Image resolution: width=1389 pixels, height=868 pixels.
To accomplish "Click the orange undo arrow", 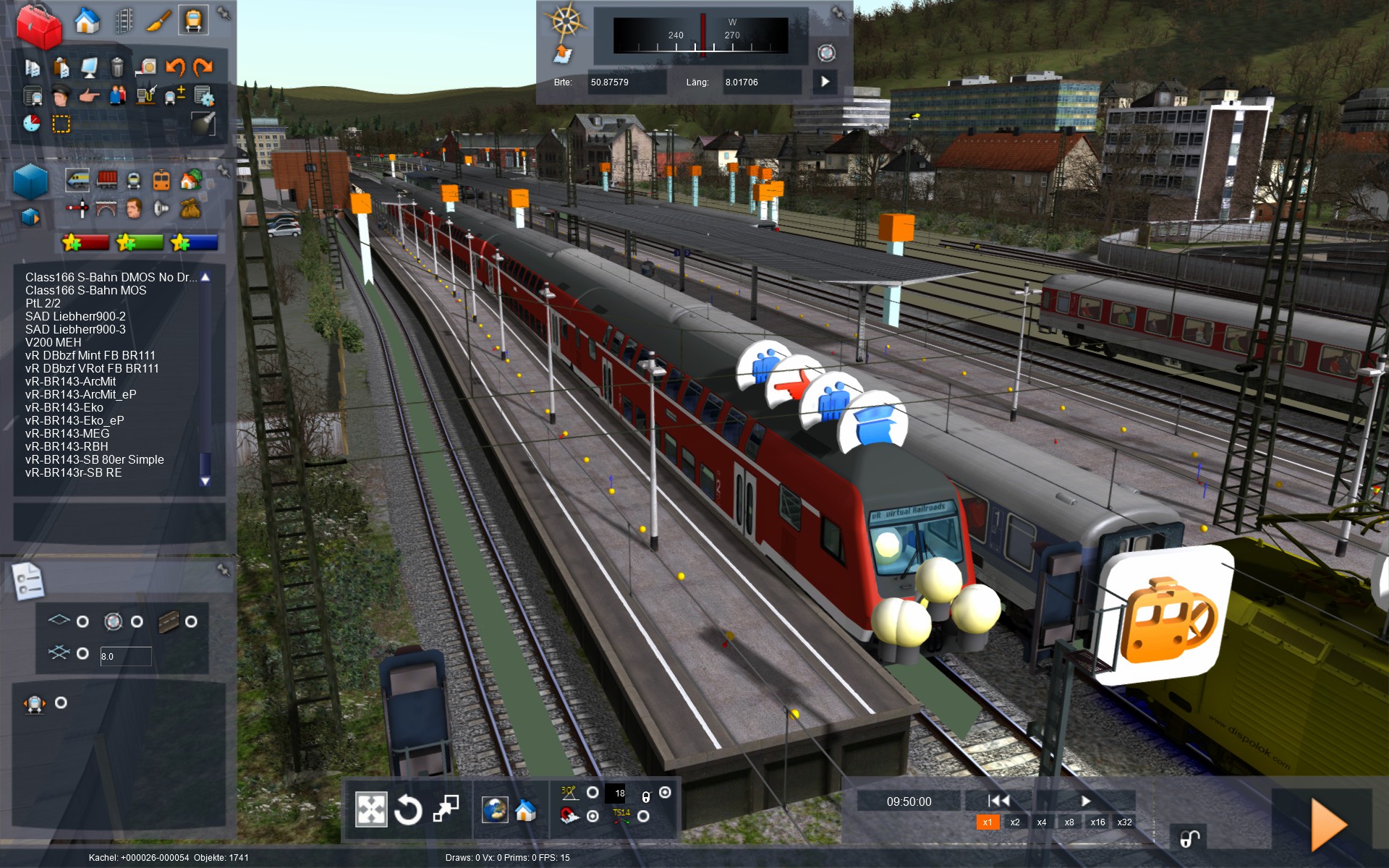I will click(x=175, y=67).
